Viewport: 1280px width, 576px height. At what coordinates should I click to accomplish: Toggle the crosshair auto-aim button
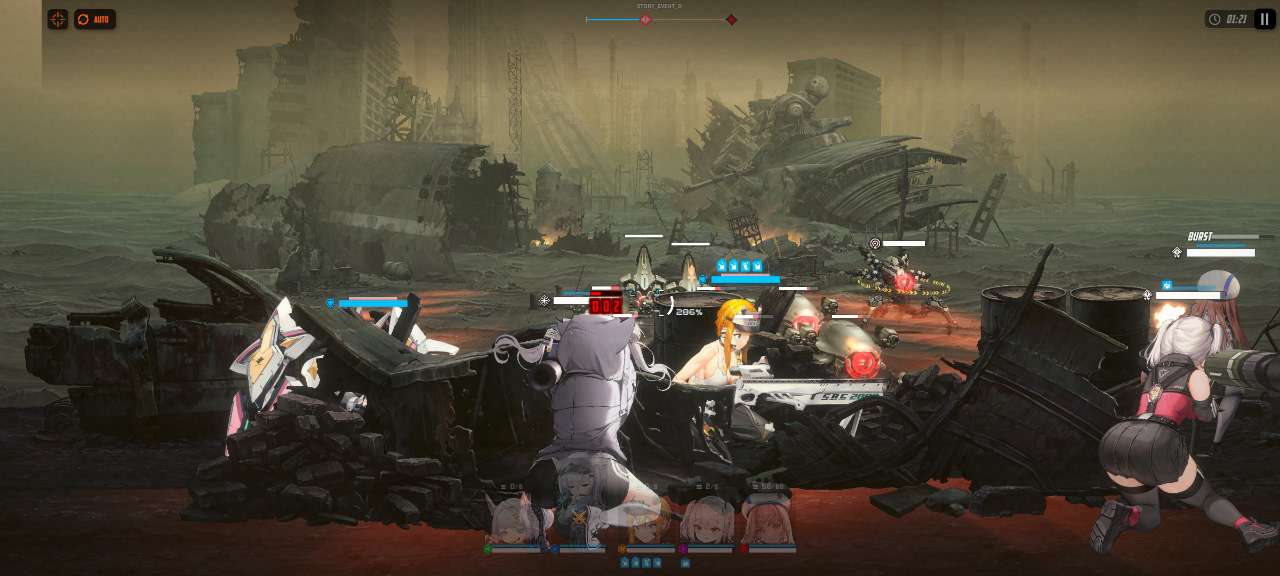(58, 19)
